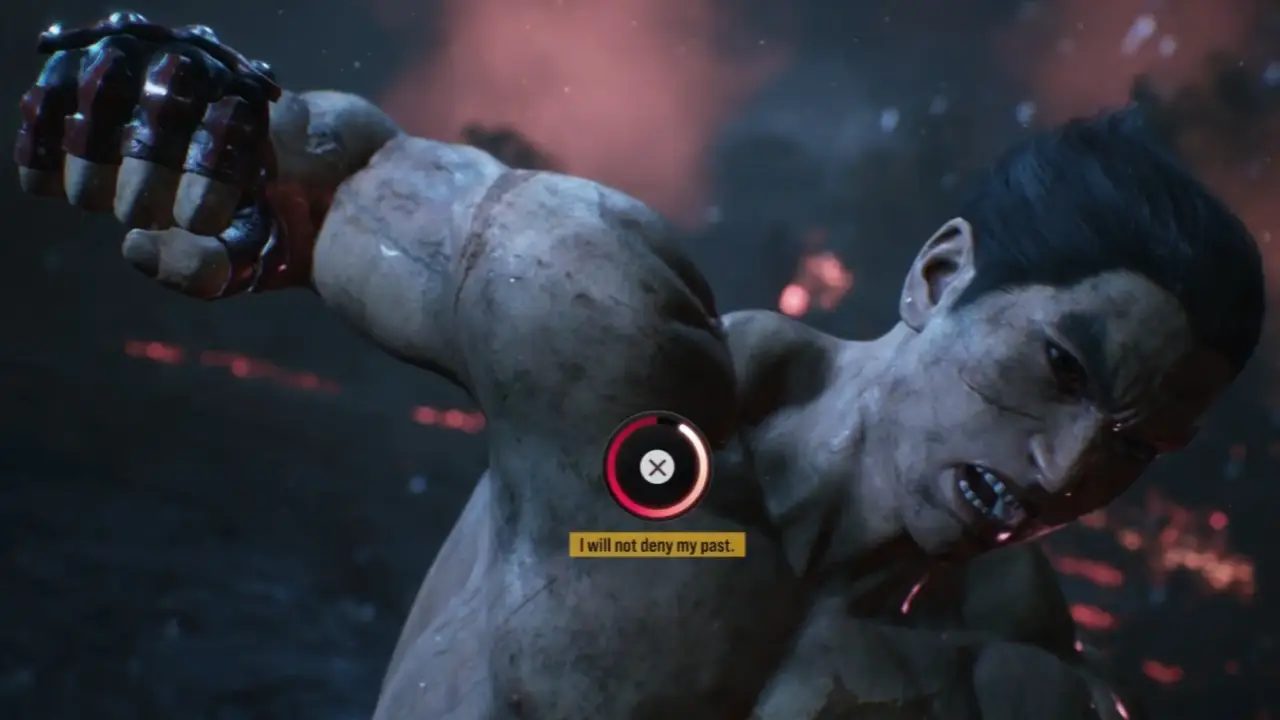
Task: Click the dark gap at the top of the ring
Action: (x=666, y=420)
